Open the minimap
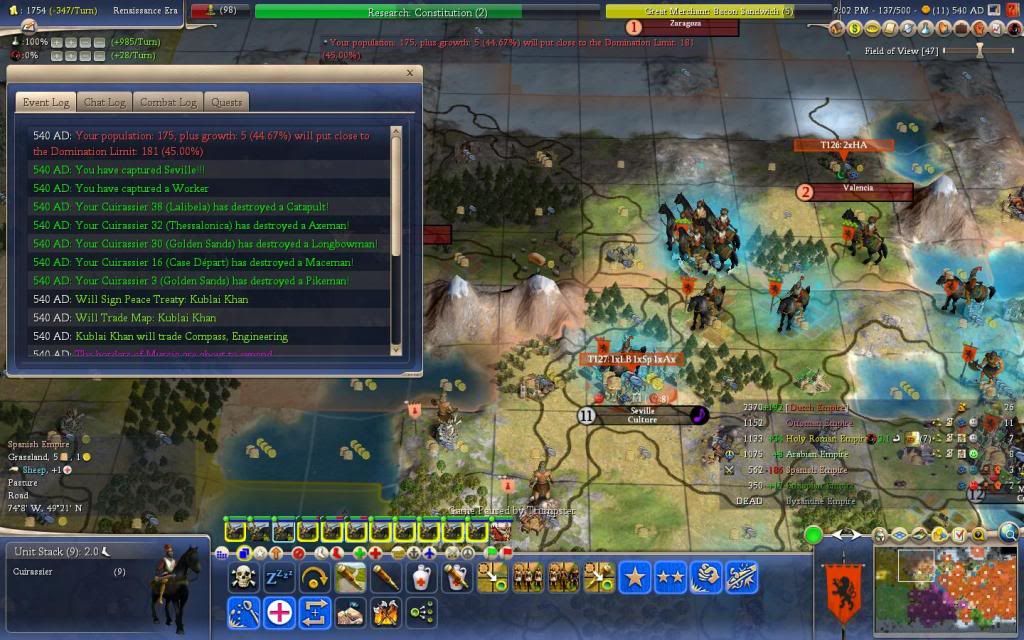The image size is (1024, 640). tap(947, 591)
